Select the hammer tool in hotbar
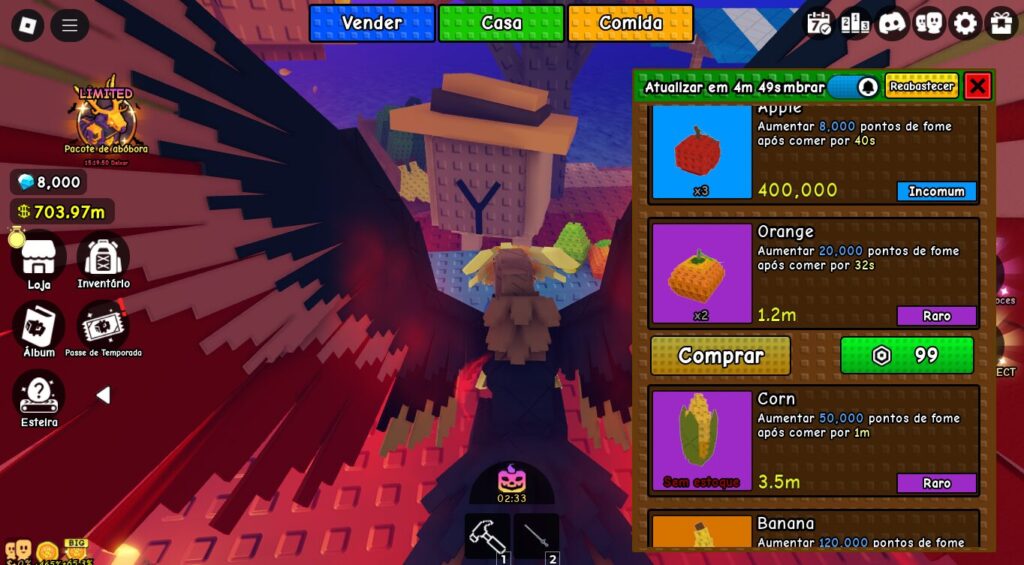1024x565 pixels. pyautogui.click(x=487, y=537)
